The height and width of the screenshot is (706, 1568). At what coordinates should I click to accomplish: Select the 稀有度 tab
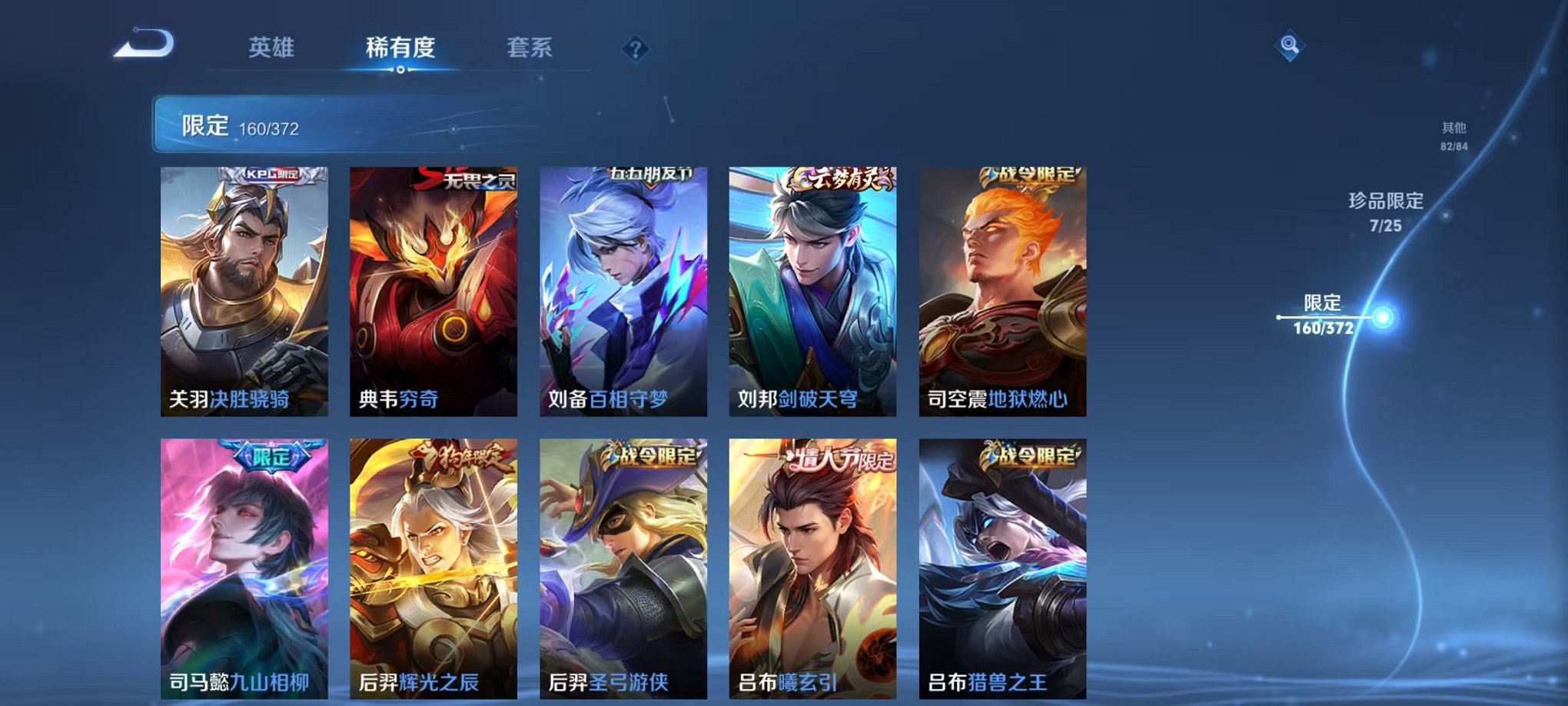(x=400, y=48)
